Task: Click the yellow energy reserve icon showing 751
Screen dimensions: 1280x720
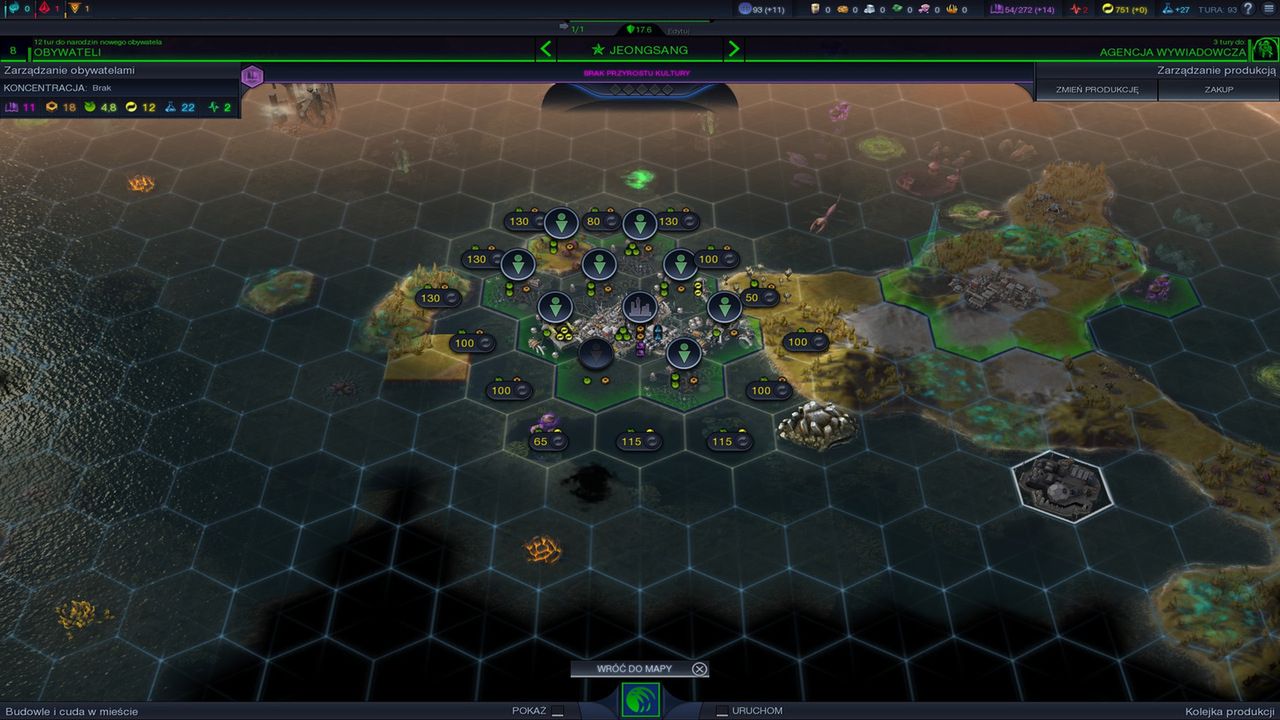Action: [x=1109, y=9]
